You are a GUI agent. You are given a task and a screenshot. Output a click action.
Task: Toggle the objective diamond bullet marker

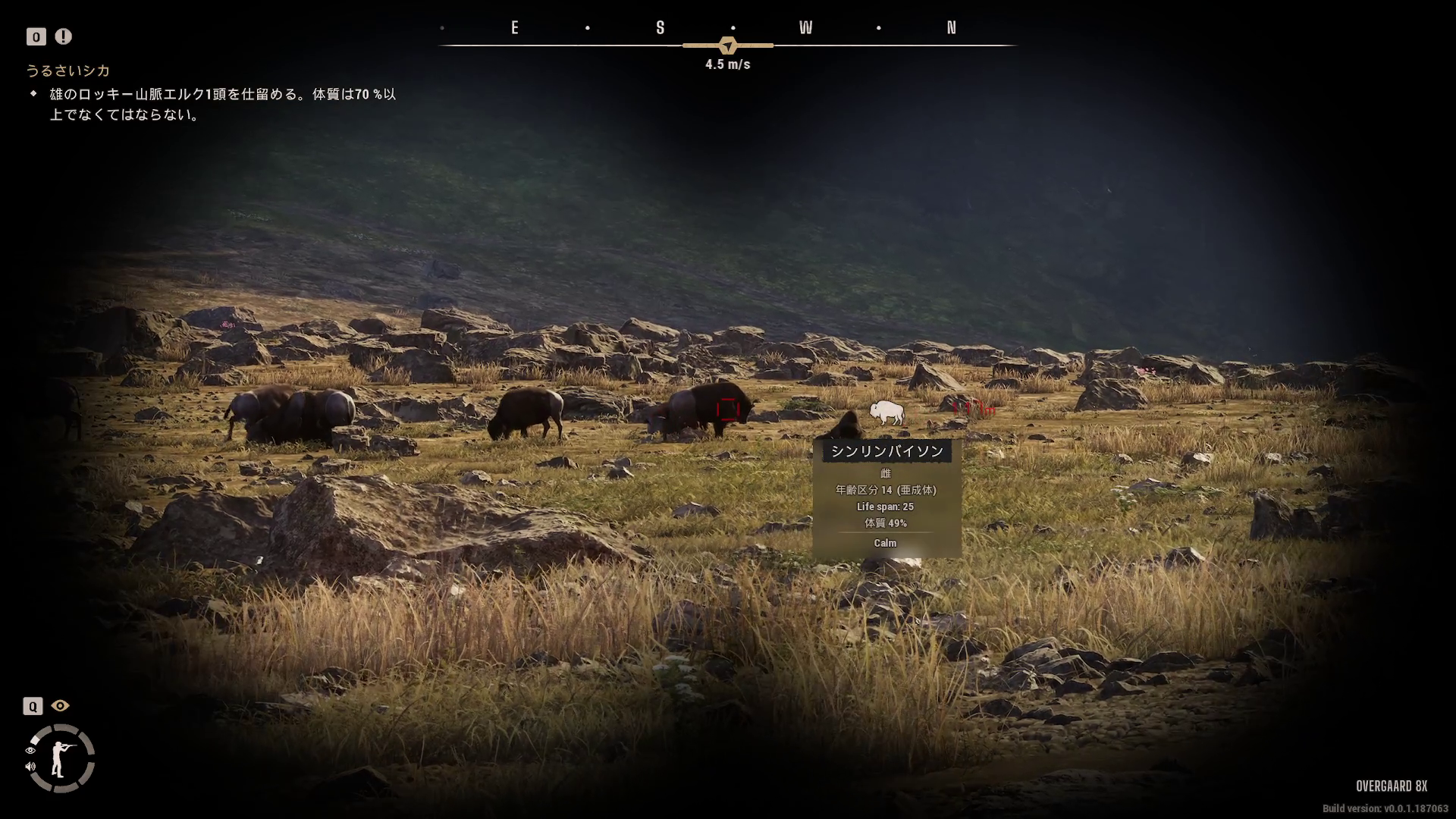coord(33,94)
